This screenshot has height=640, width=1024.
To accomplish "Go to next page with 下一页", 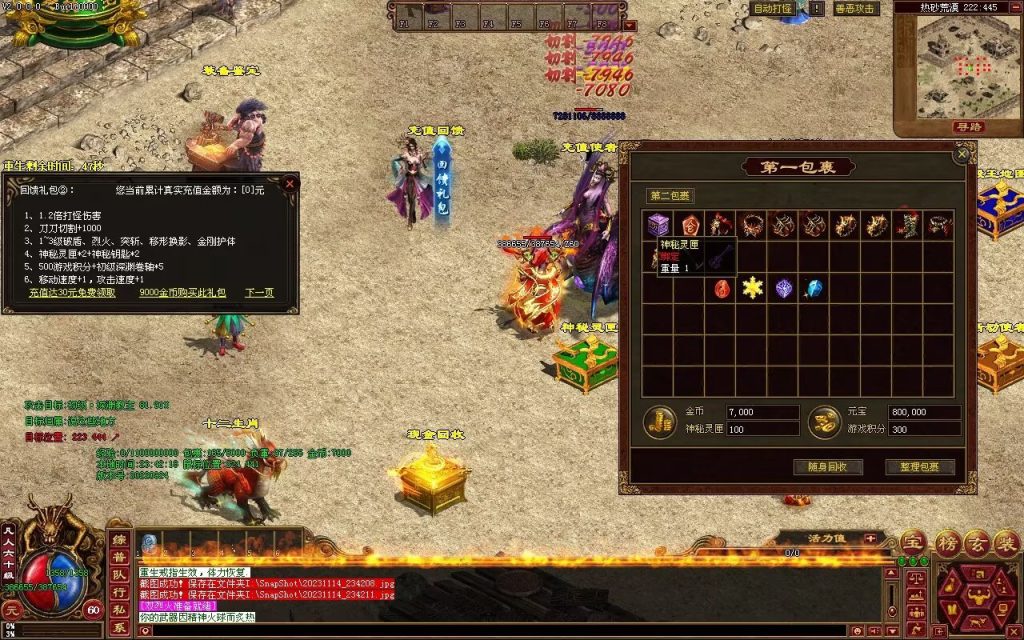I will 259,293.
